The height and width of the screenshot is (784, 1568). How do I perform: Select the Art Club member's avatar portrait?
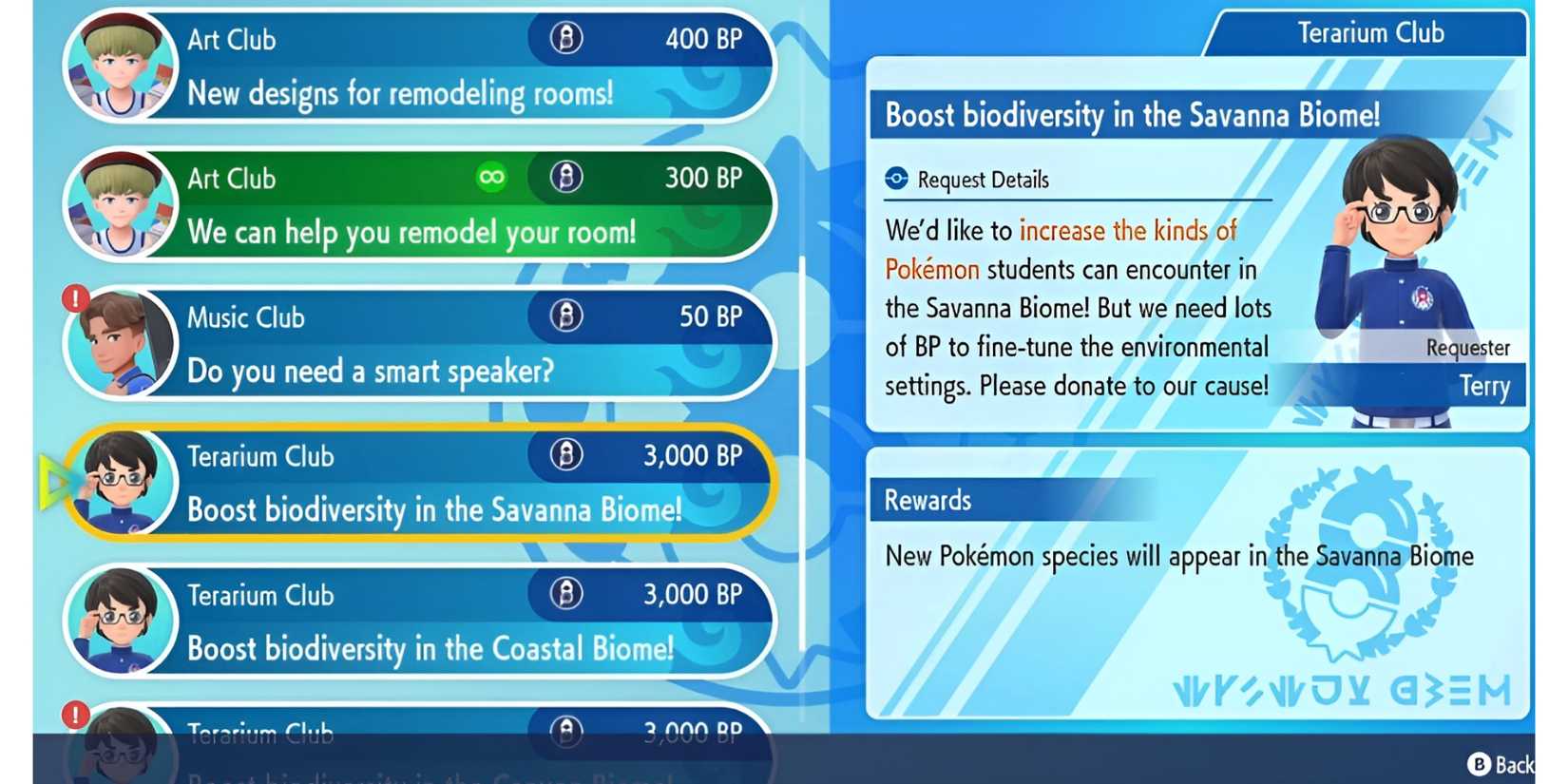(120, 64)
